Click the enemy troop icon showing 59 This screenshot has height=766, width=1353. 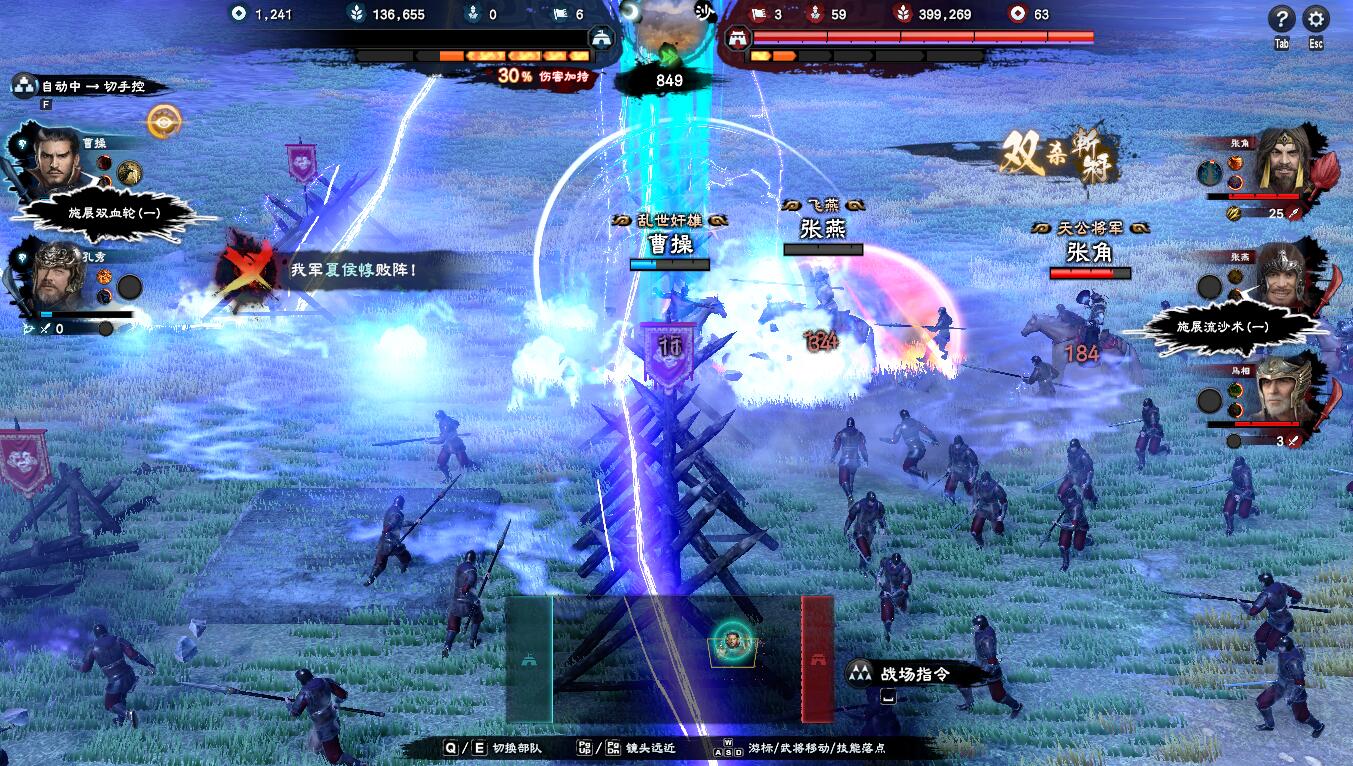815,14
